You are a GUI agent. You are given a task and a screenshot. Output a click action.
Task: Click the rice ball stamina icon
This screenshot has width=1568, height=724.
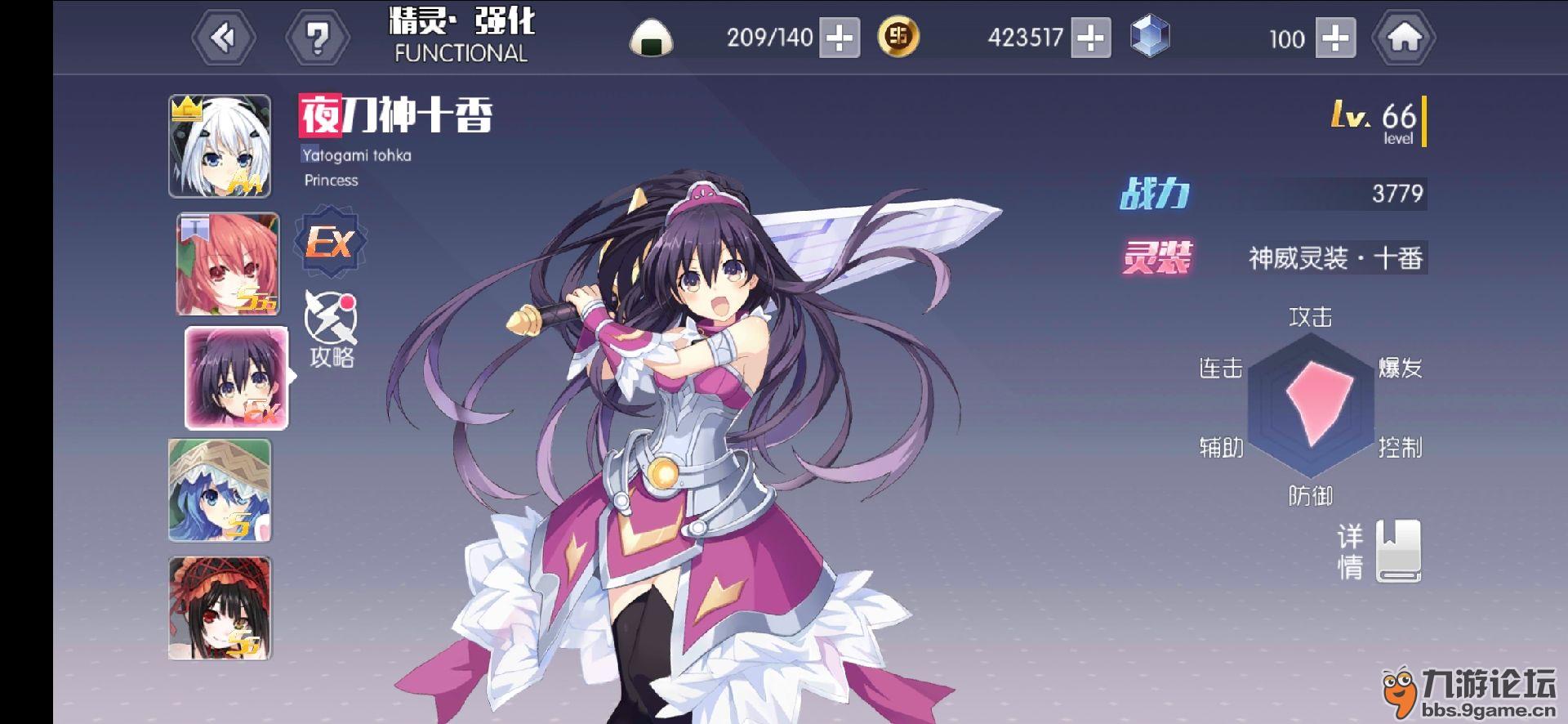point(649,38)
